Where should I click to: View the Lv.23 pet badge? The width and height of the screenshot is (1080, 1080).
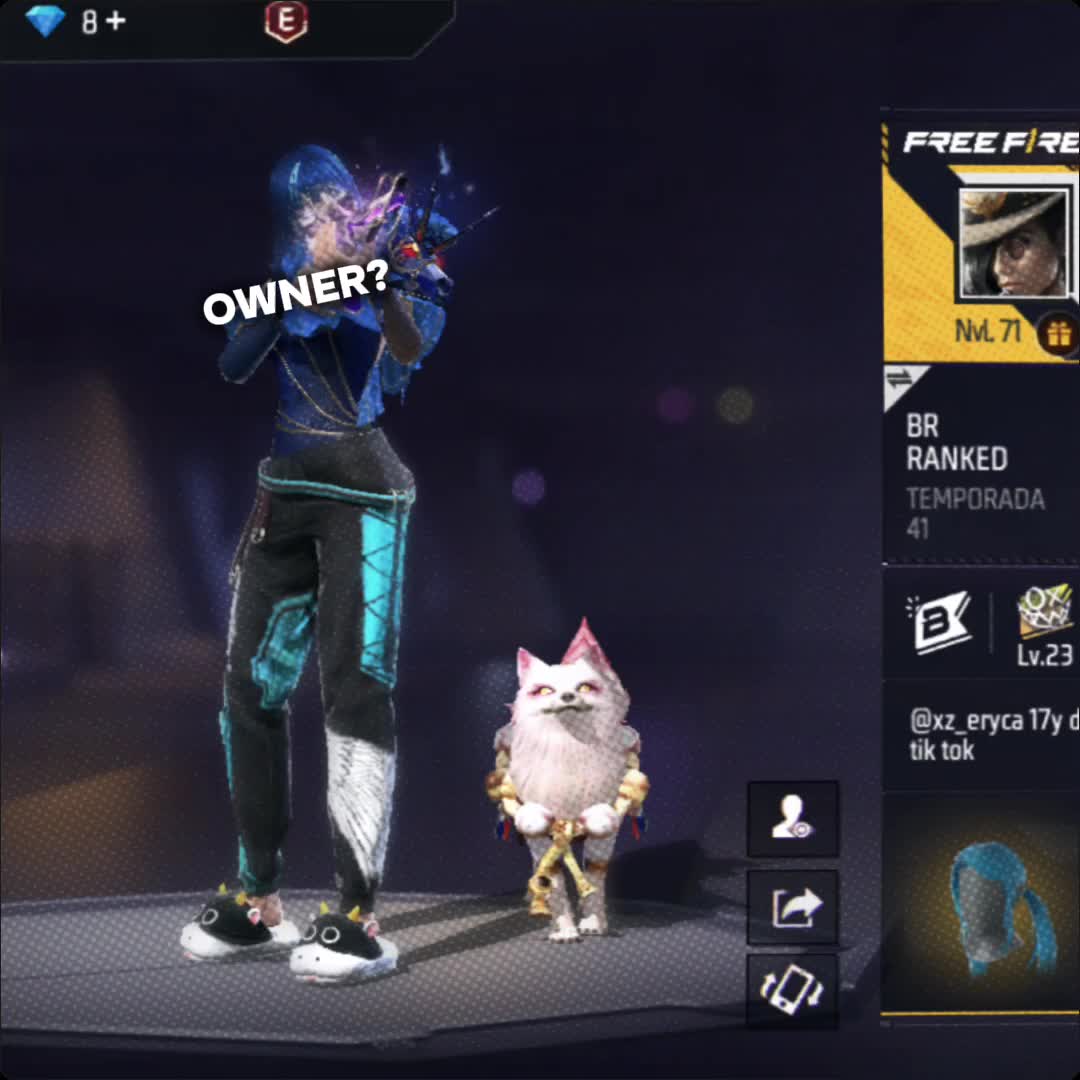tap(1045, 625)
